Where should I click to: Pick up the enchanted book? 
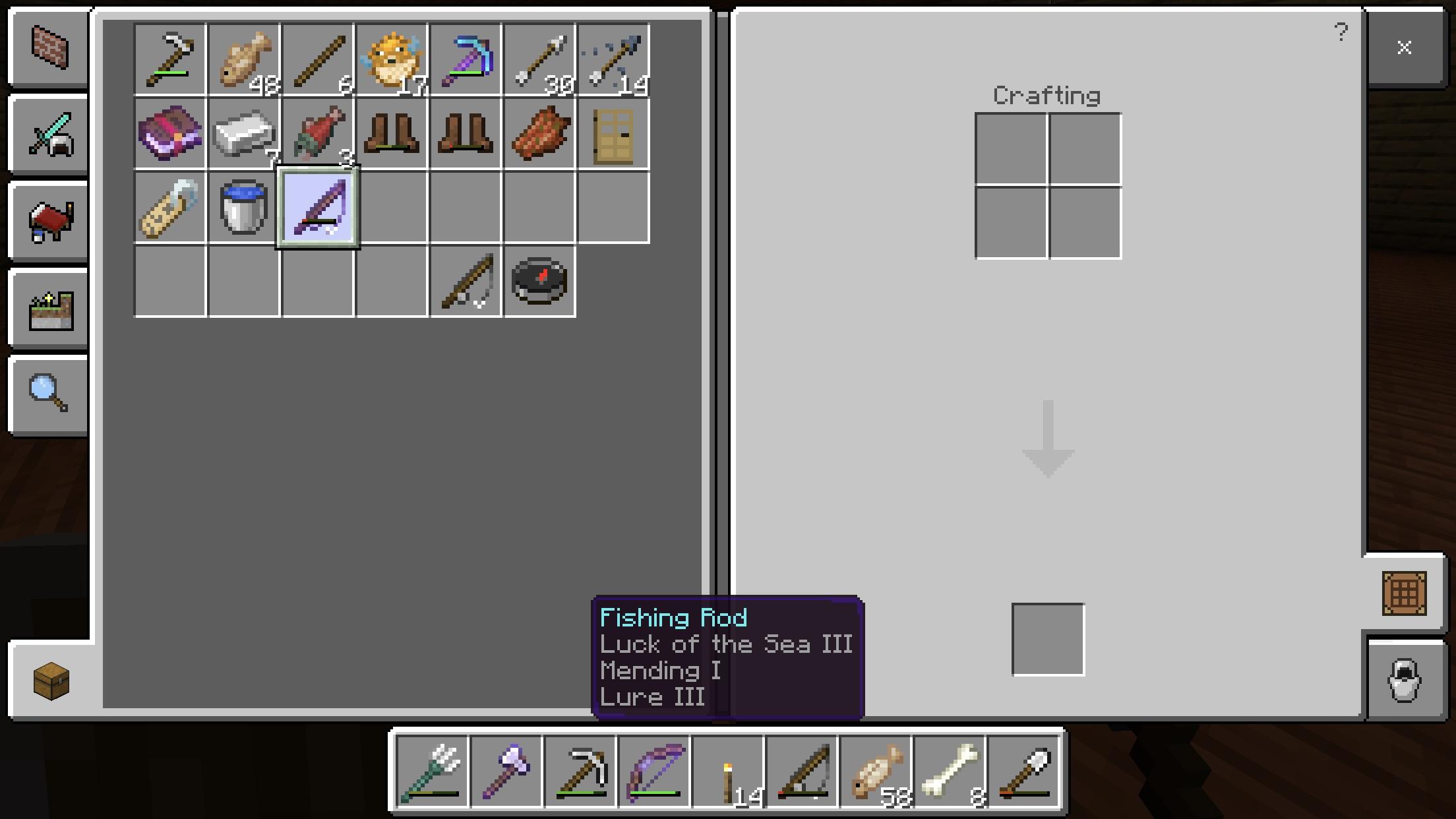click(x=169, y=135)
